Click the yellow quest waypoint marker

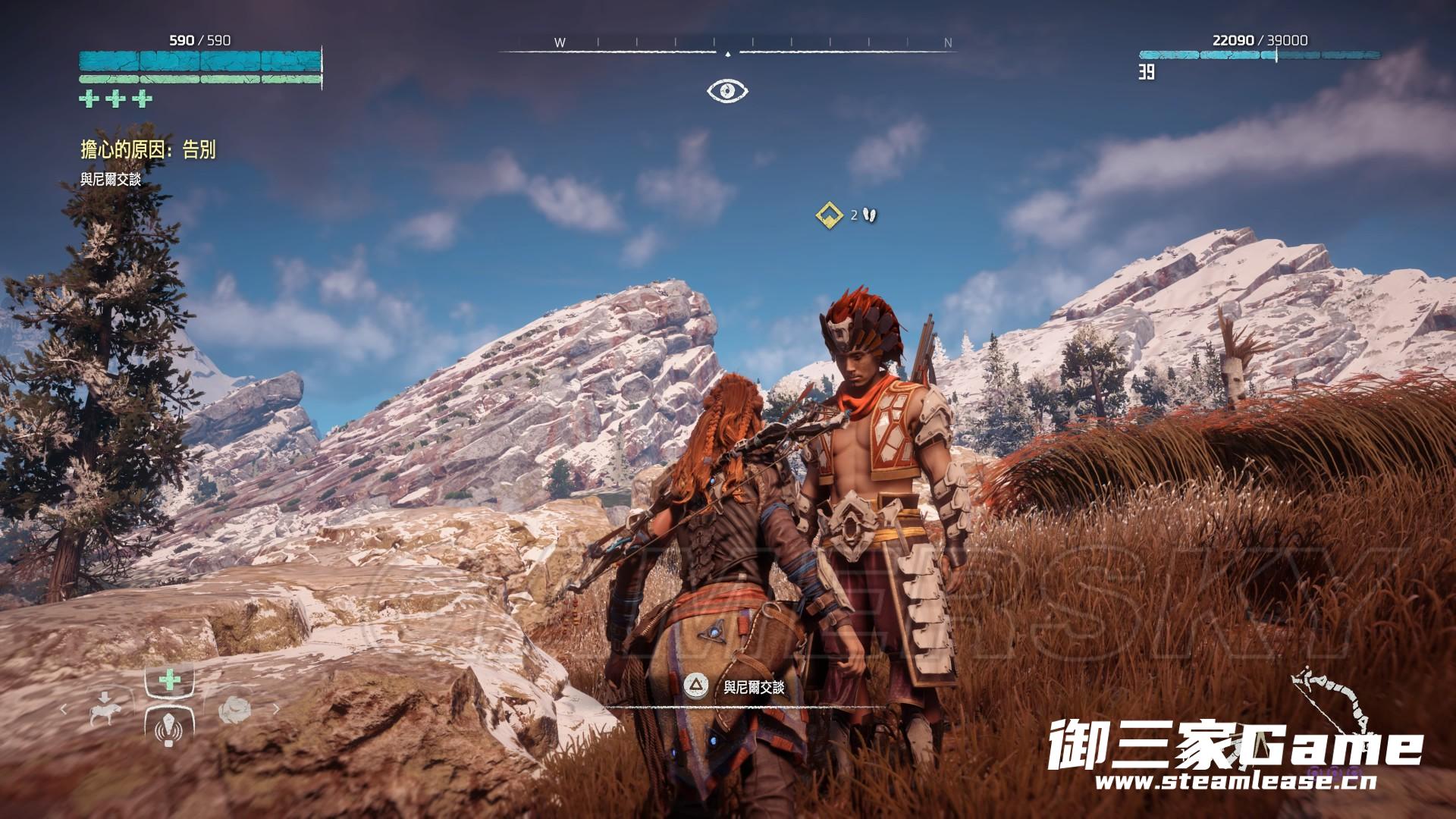830,215
